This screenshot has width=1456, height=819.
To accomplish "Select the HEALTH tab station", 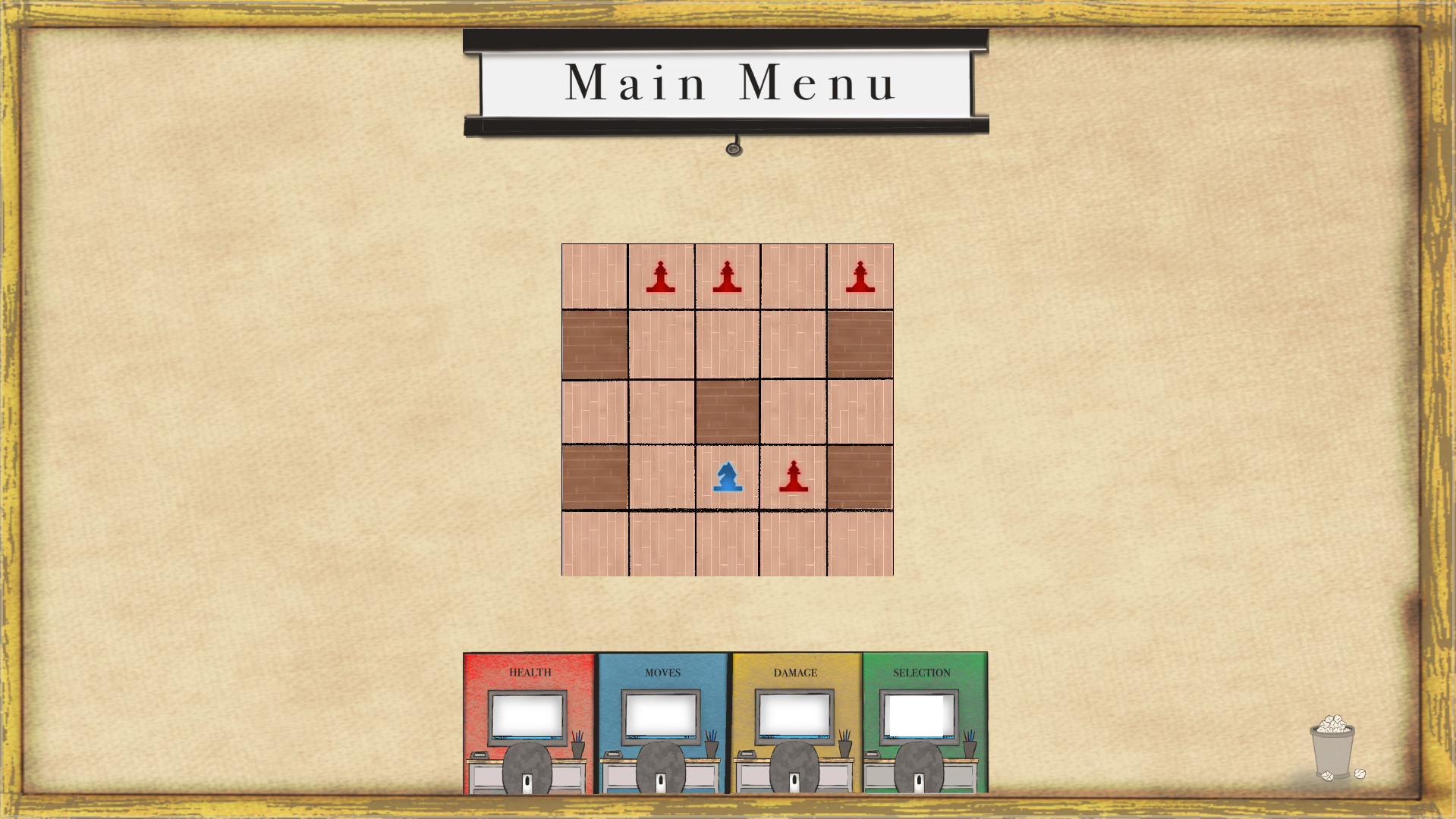I will pyautogui.click(x=531, y=673).
